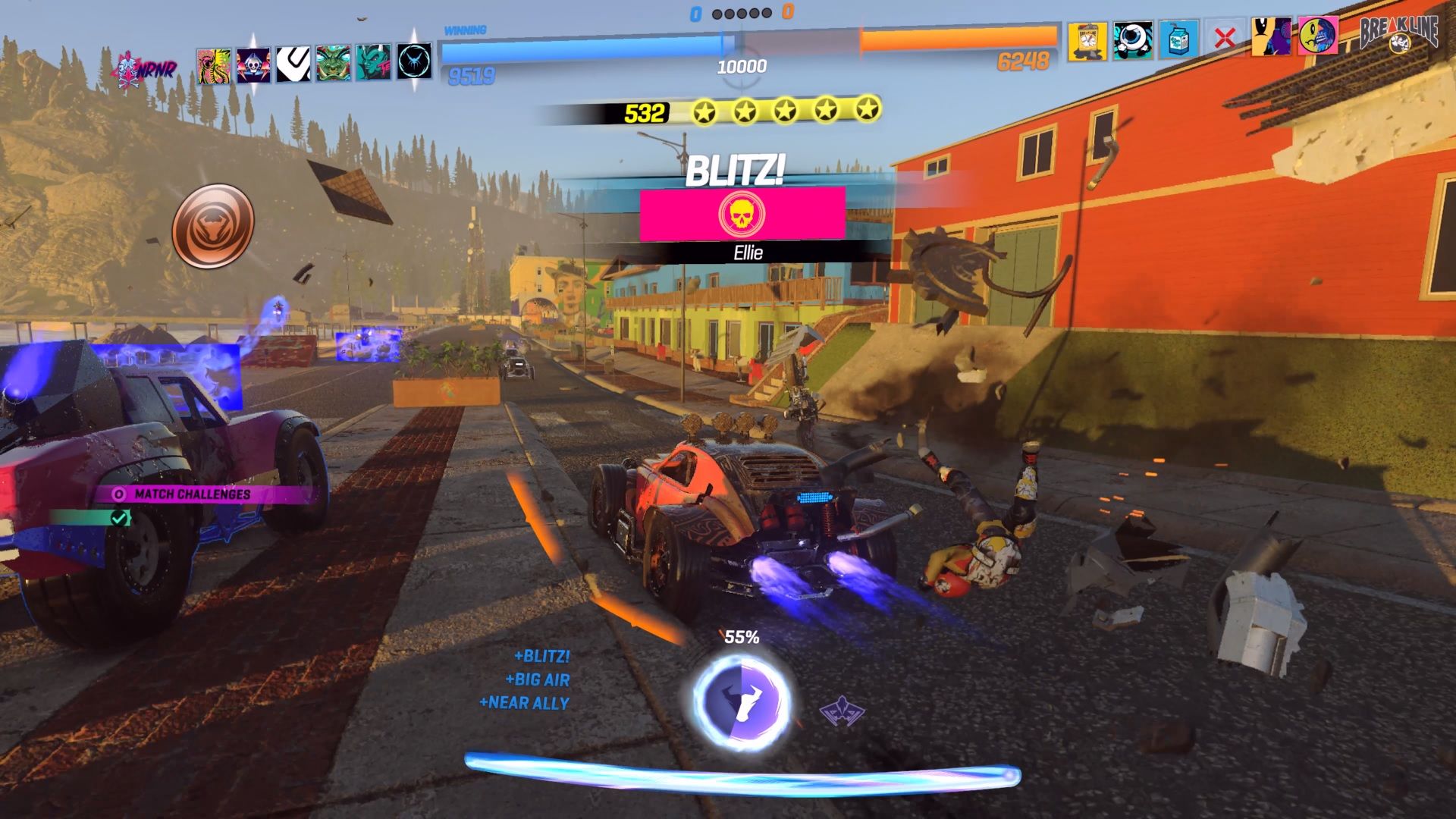Open the Break Line team logo

point(1398,34)
